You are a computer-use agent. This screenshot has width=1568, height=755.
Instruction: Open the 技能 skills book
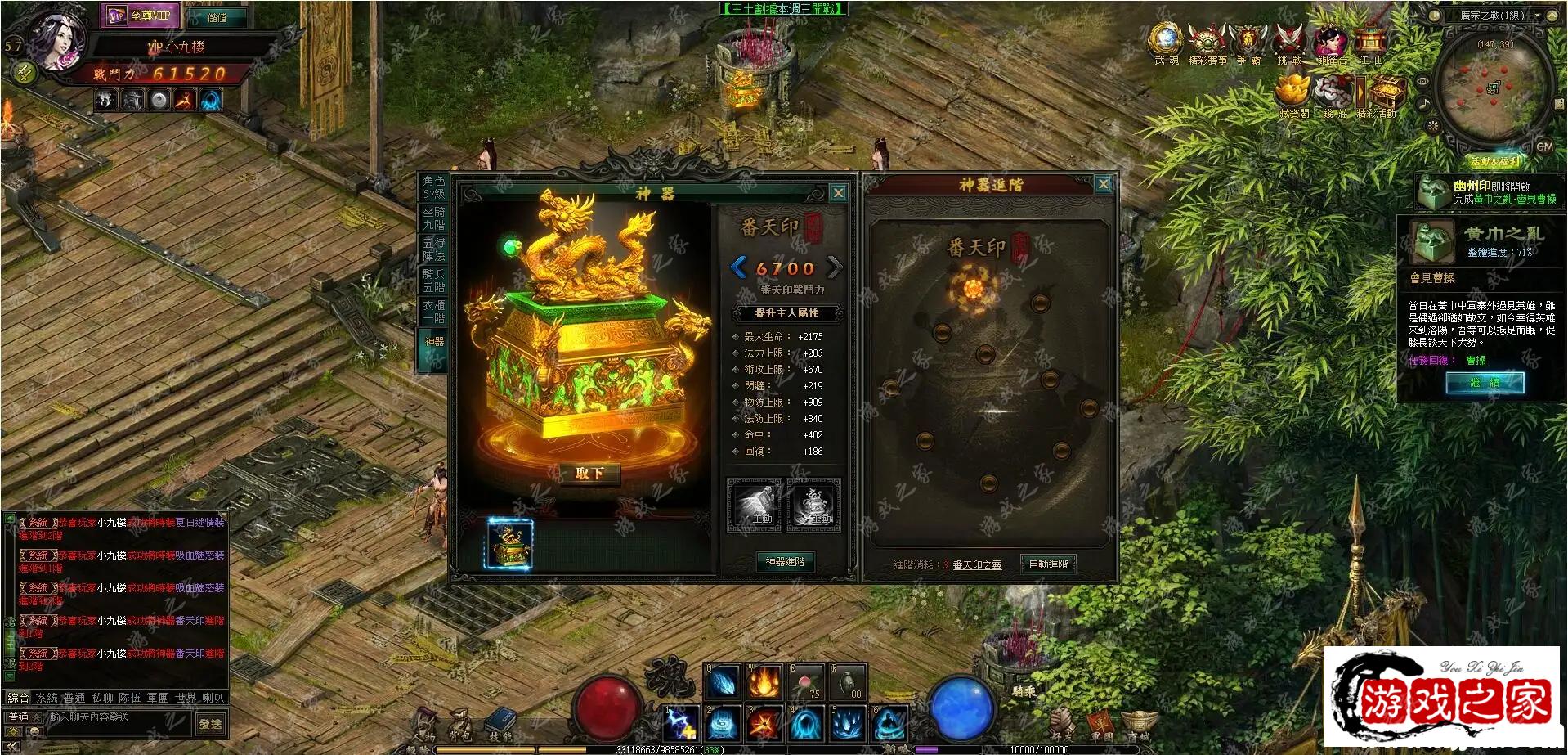[499, 723]
